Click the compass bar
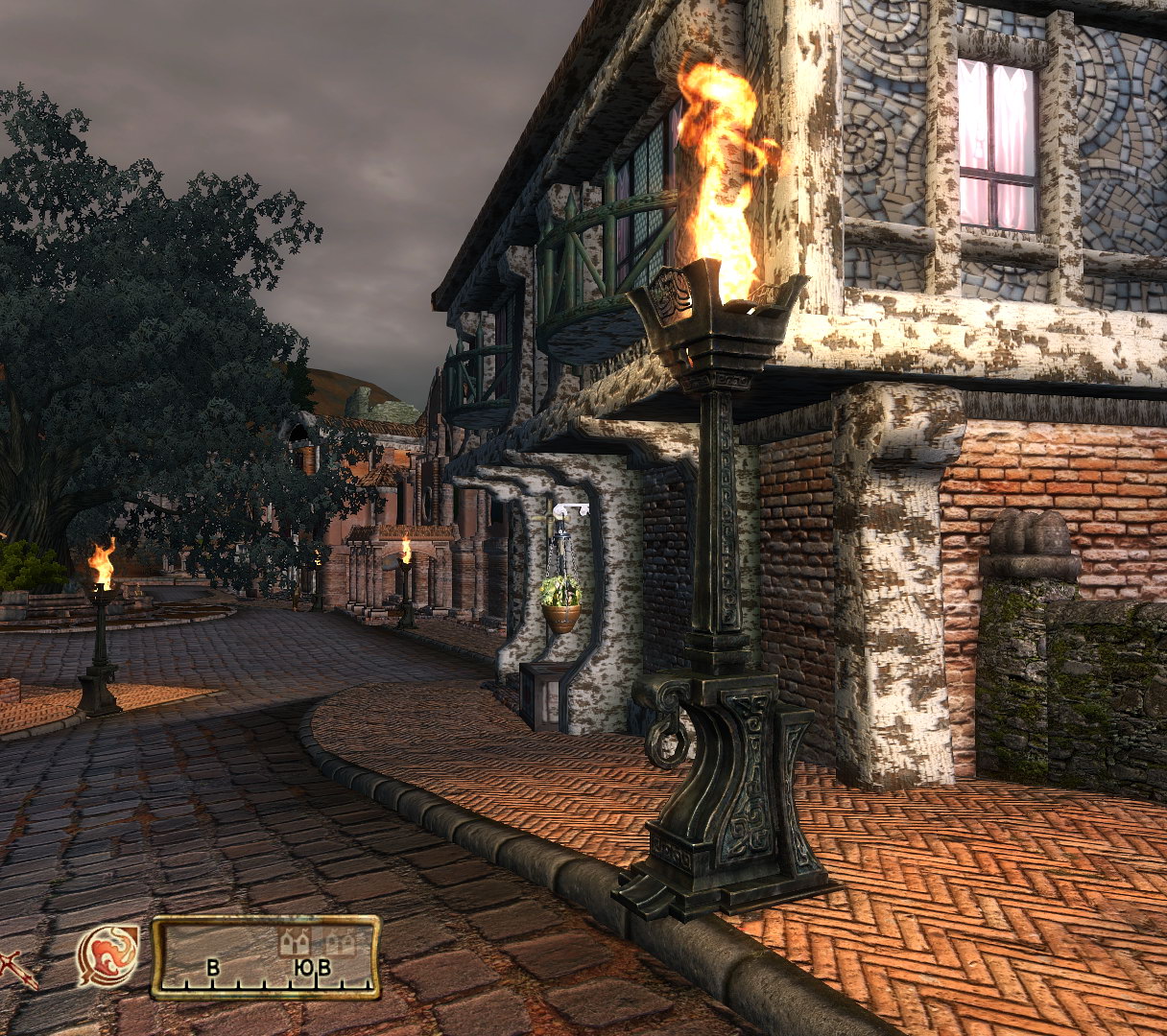The height and width of the screenshot is (1036, 1167). [x=266, y=957]
